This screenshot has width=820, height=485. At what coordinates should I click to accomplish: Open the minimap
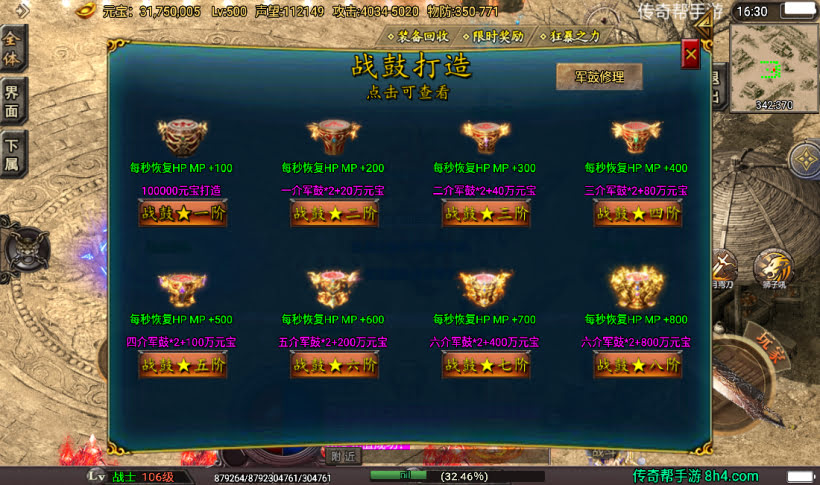pos(773,66)
